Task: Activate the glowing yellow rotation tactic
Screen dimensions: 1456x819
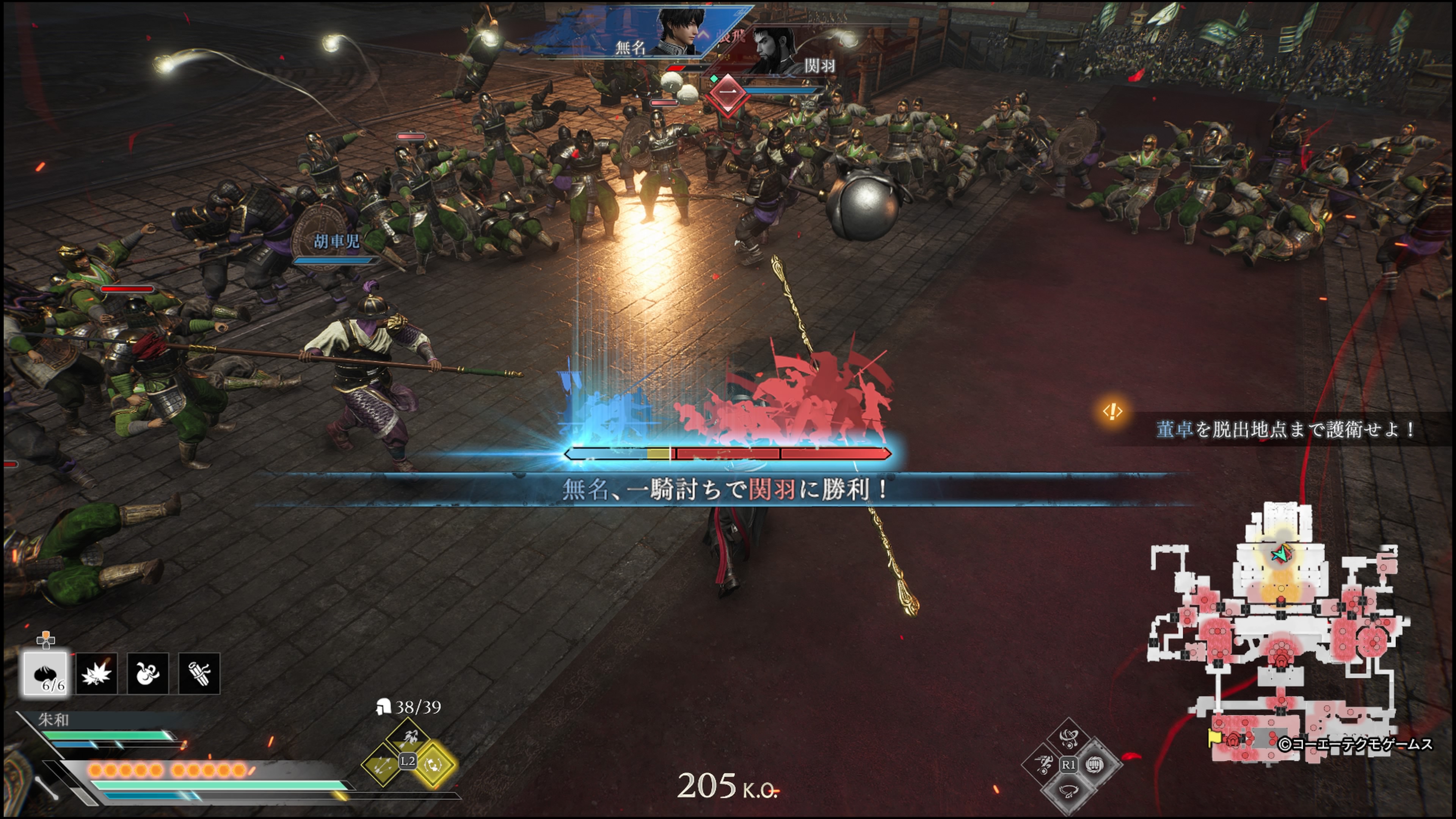Action: pos(433,765)
